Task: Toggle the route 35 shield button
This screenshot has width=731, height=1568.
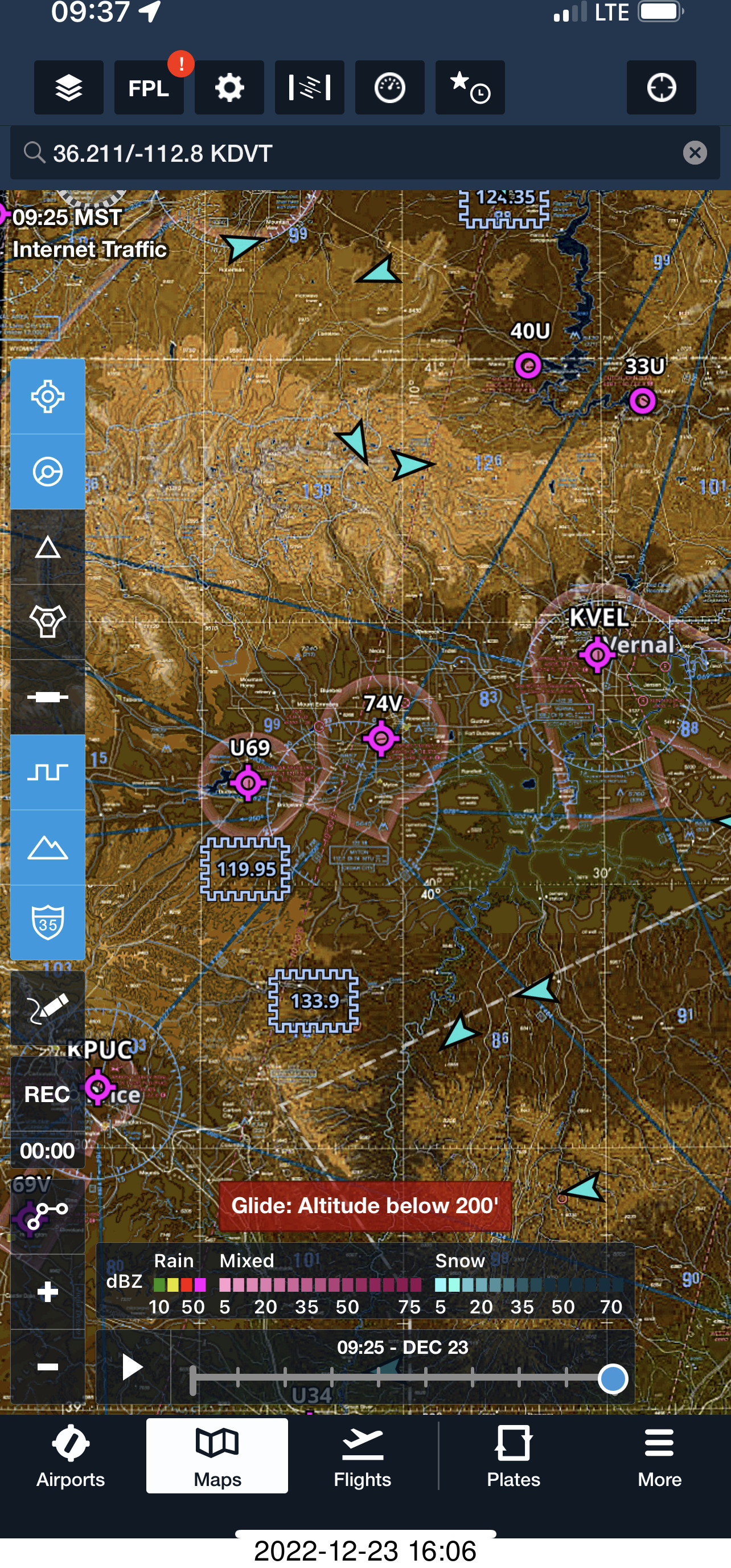Action: click(x=47, y=922)
